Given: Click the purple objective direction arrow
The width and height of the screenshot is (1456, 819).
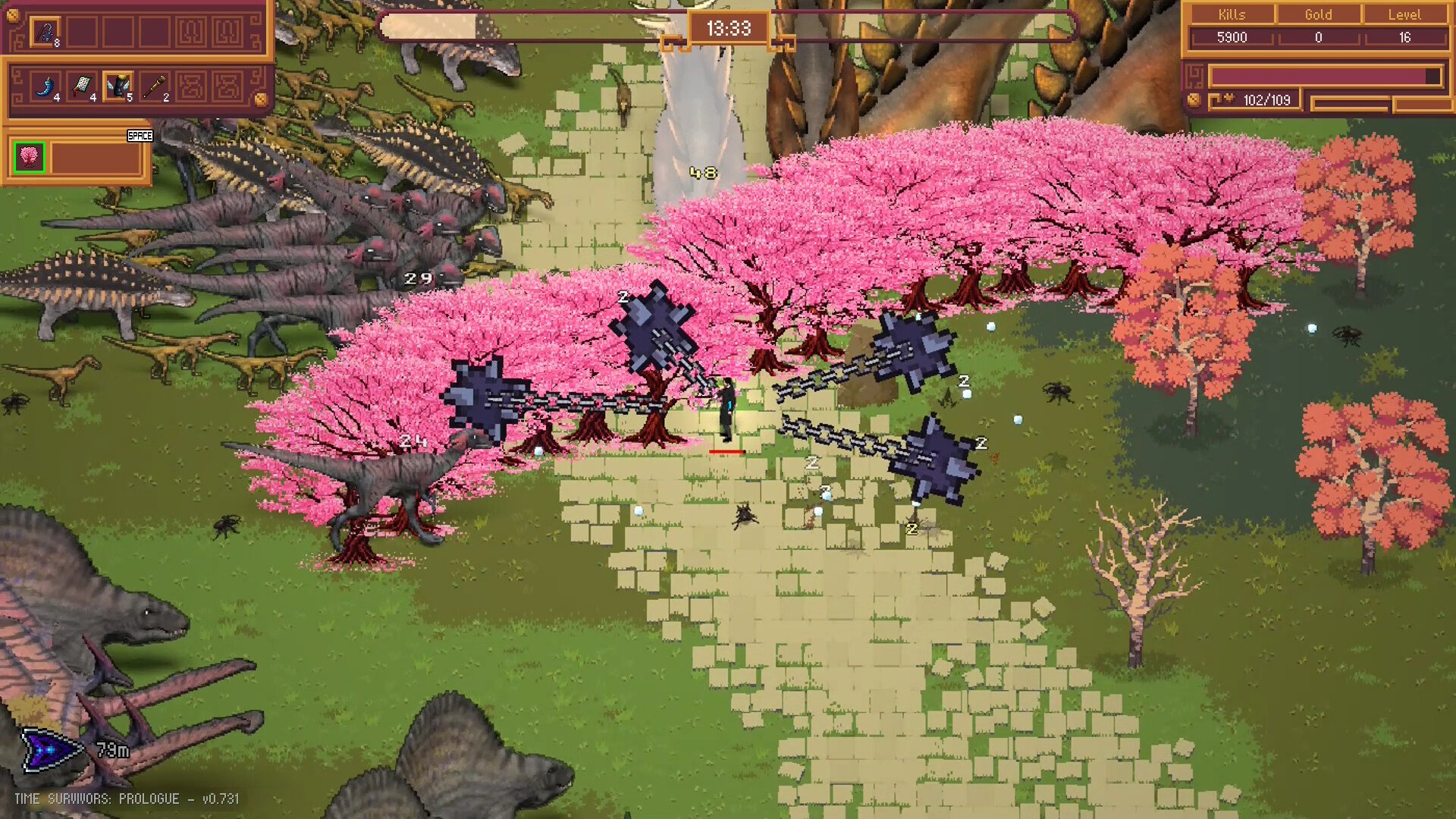Looking at the screenshot, I should pos(50,749).
